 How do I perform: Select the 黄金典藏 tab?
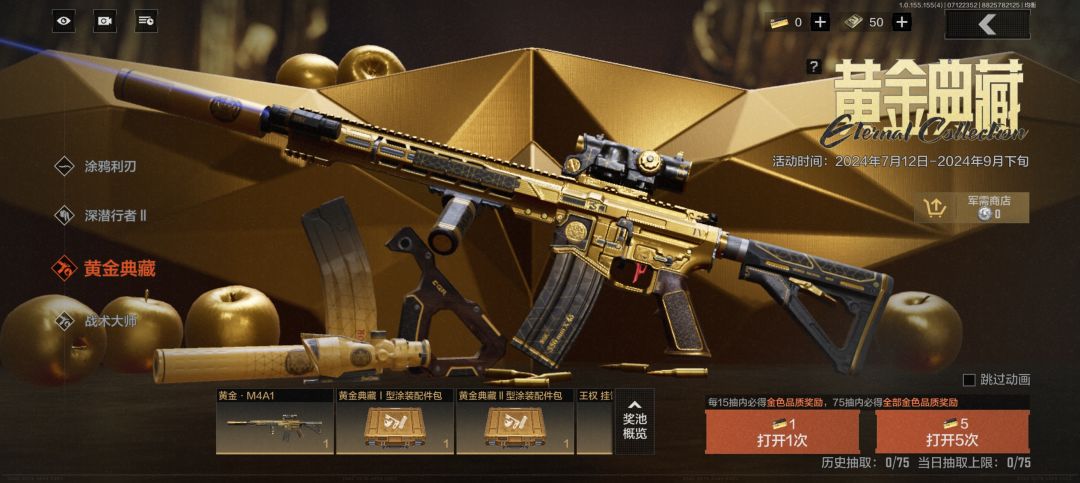point(117,268)
